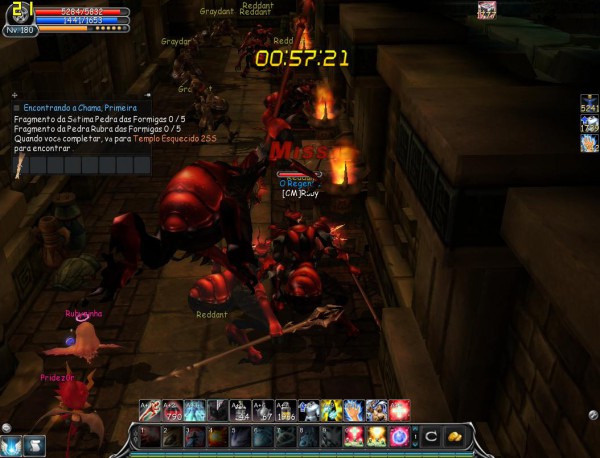Select the item slot showing 1786 count

click(286, 409)
